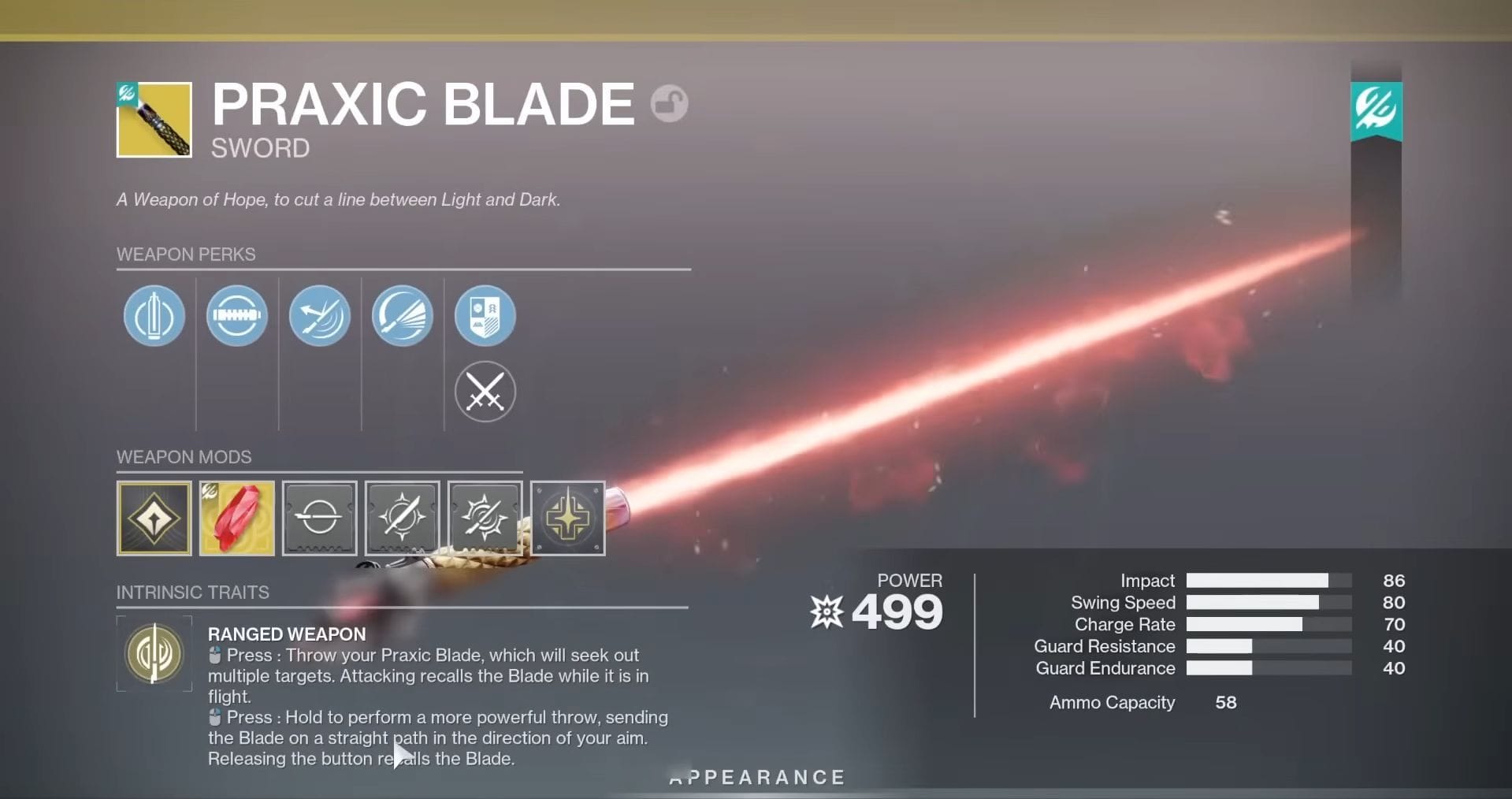Inspect the Ranged Weapon intrinsic trait icon
Viewport: 1512px width, 799px height.
coord(154,654)
